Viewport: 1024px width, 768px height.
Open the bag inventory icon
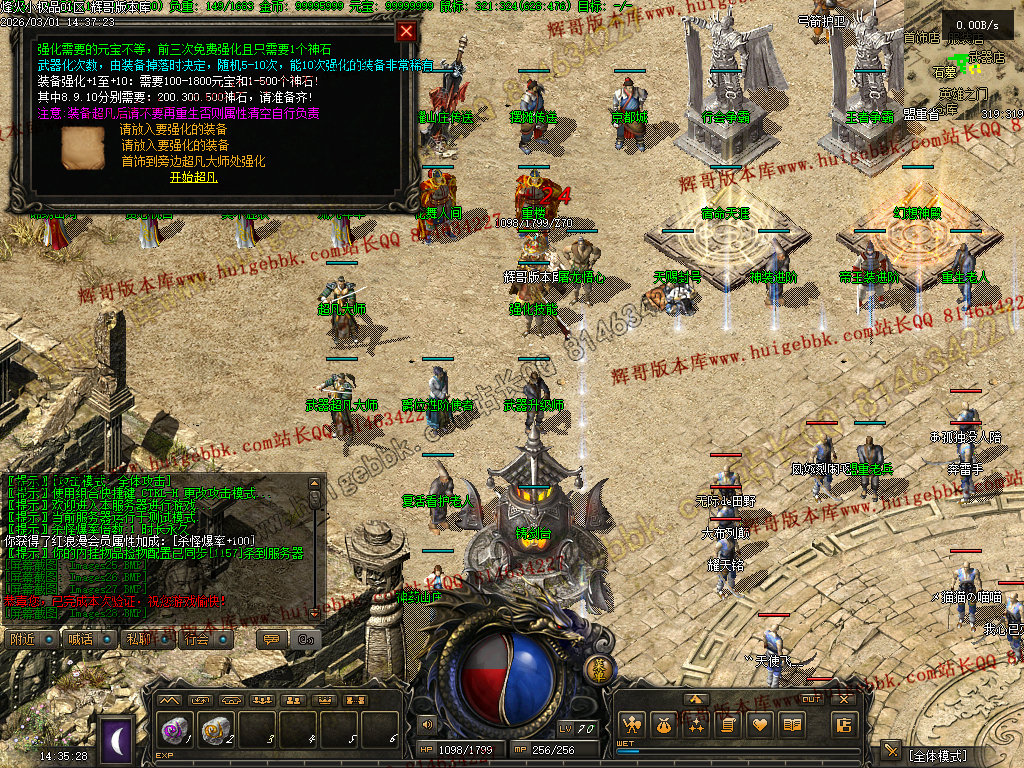tap(662, 724)
